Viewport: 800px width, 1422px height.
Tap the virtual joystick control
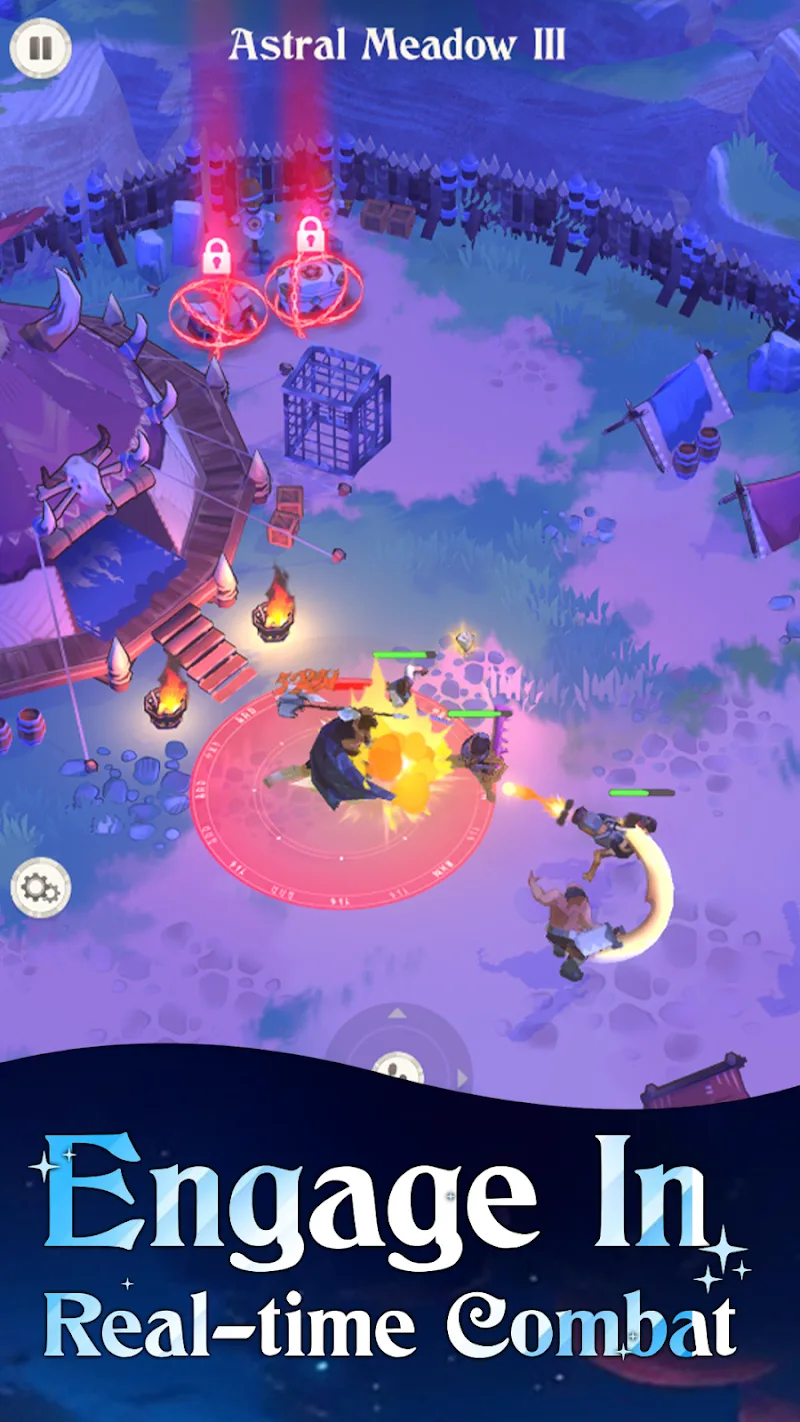coord(398,1060)
